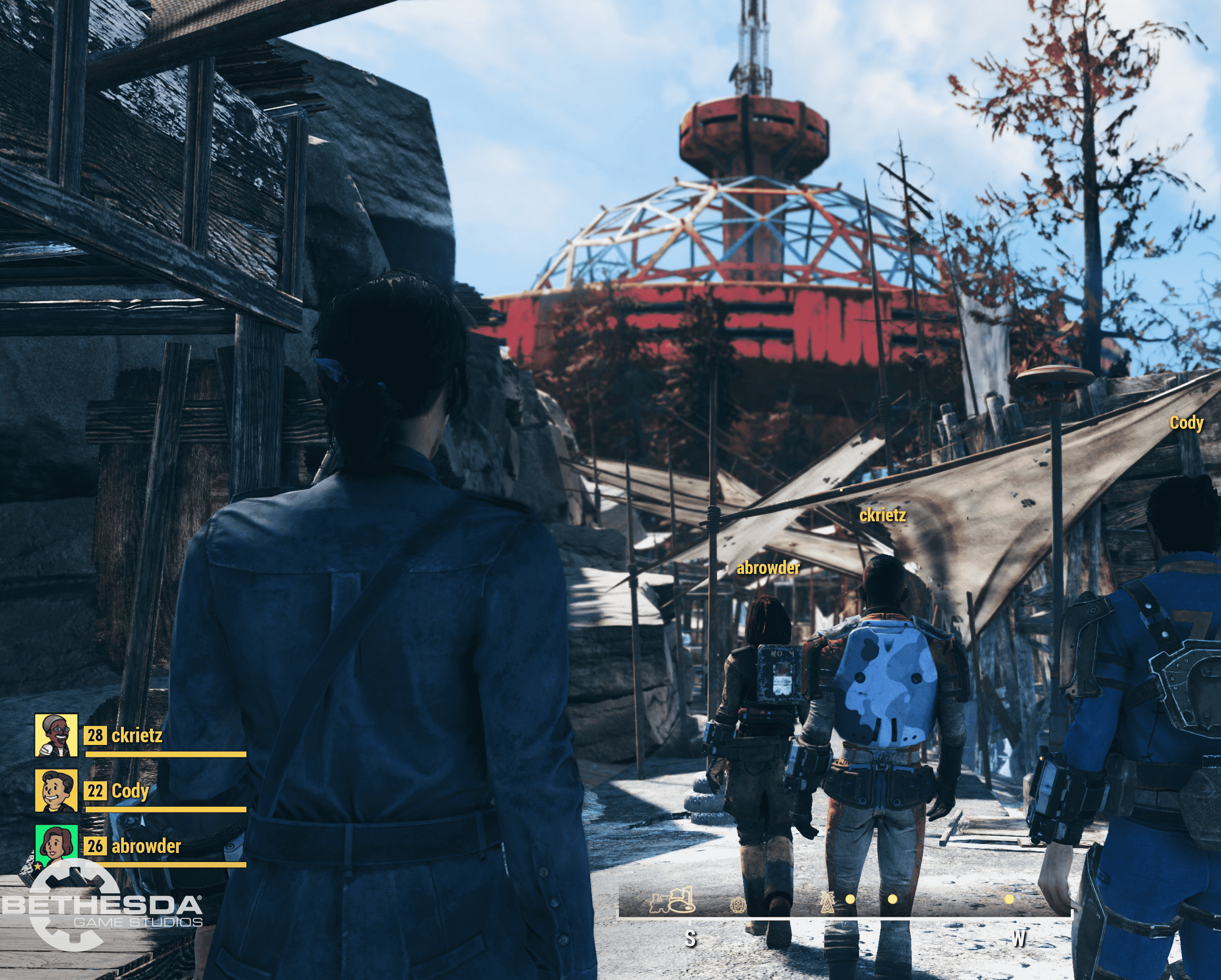The image size is (1221, 980).
Task: Click the Cody floating name tag
Action: click(x=1187, y=422)
